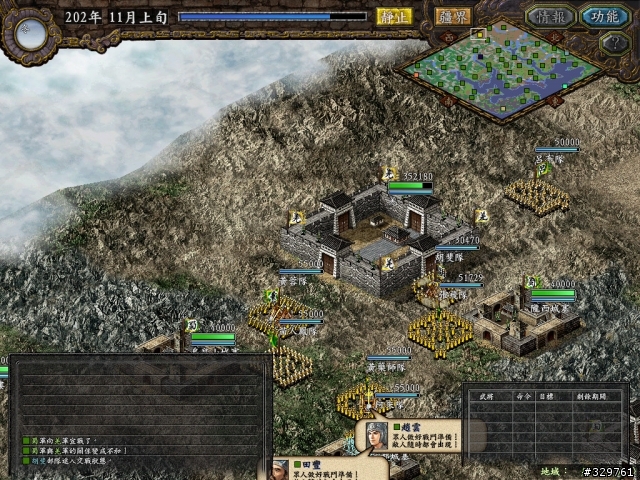640x480 pixels.
Task: Click the diamond-shaped minimap
Action: coord(500,65)
